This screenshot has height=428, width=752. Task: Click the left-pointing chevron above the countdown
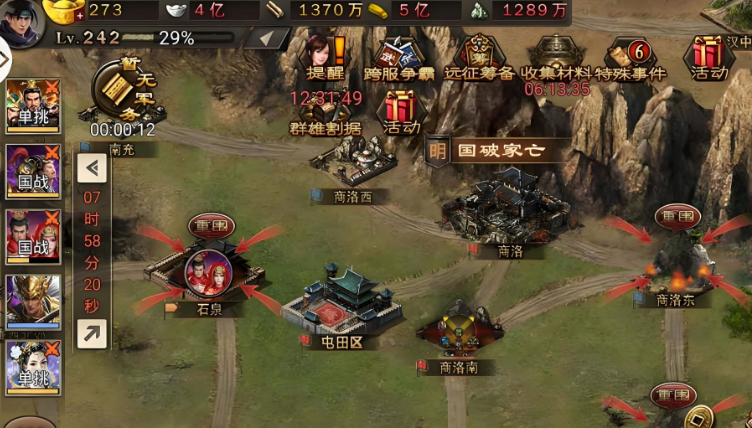[x=92, y=167]
